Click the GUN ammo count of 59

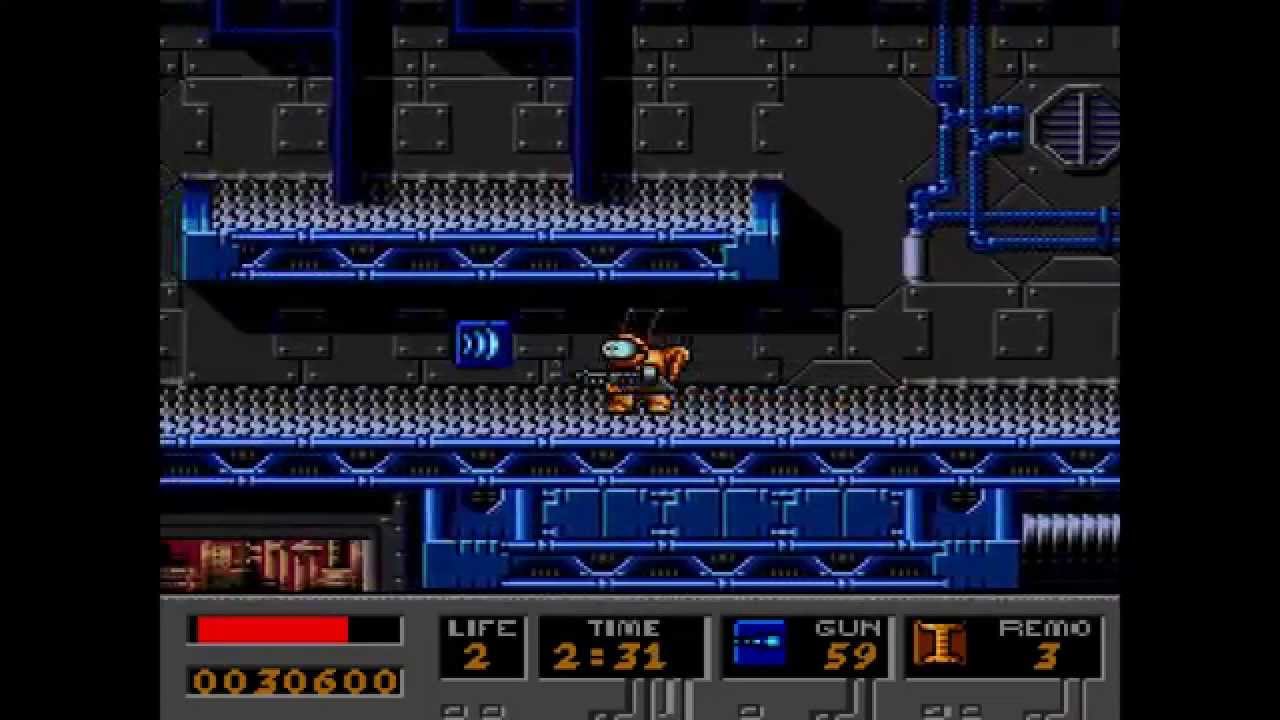[853, 660]
